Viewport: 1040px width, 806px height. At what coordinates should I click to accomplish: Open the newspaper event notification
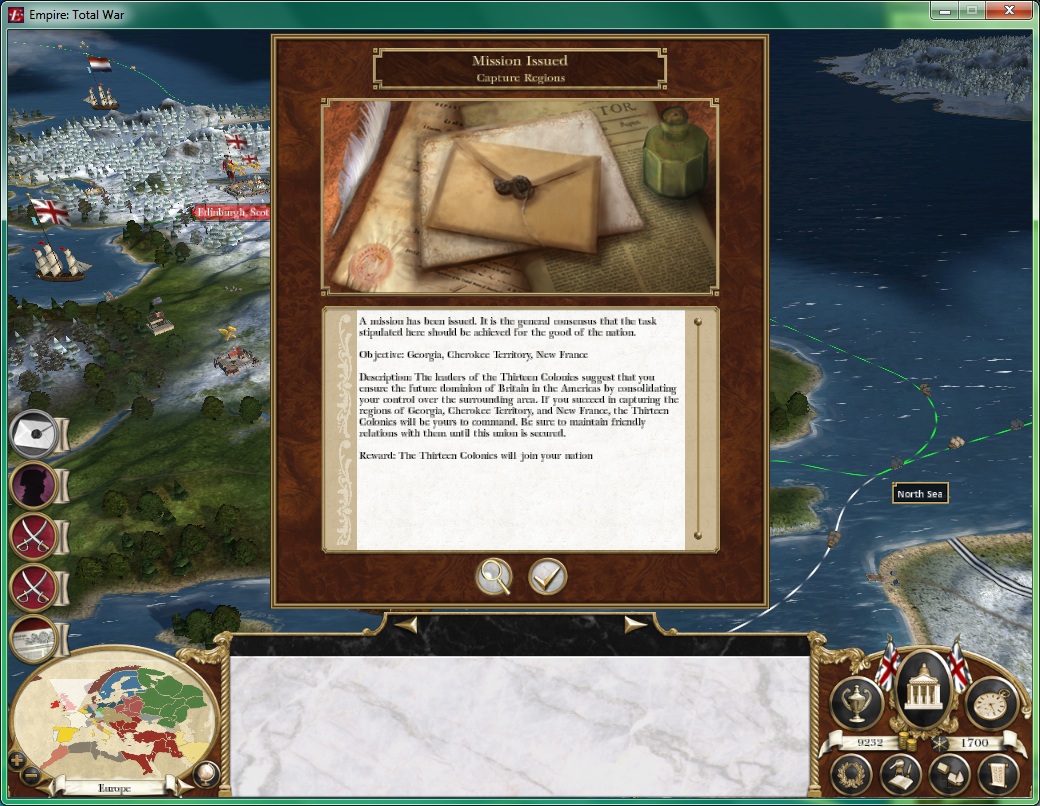[x=34, y=638]
